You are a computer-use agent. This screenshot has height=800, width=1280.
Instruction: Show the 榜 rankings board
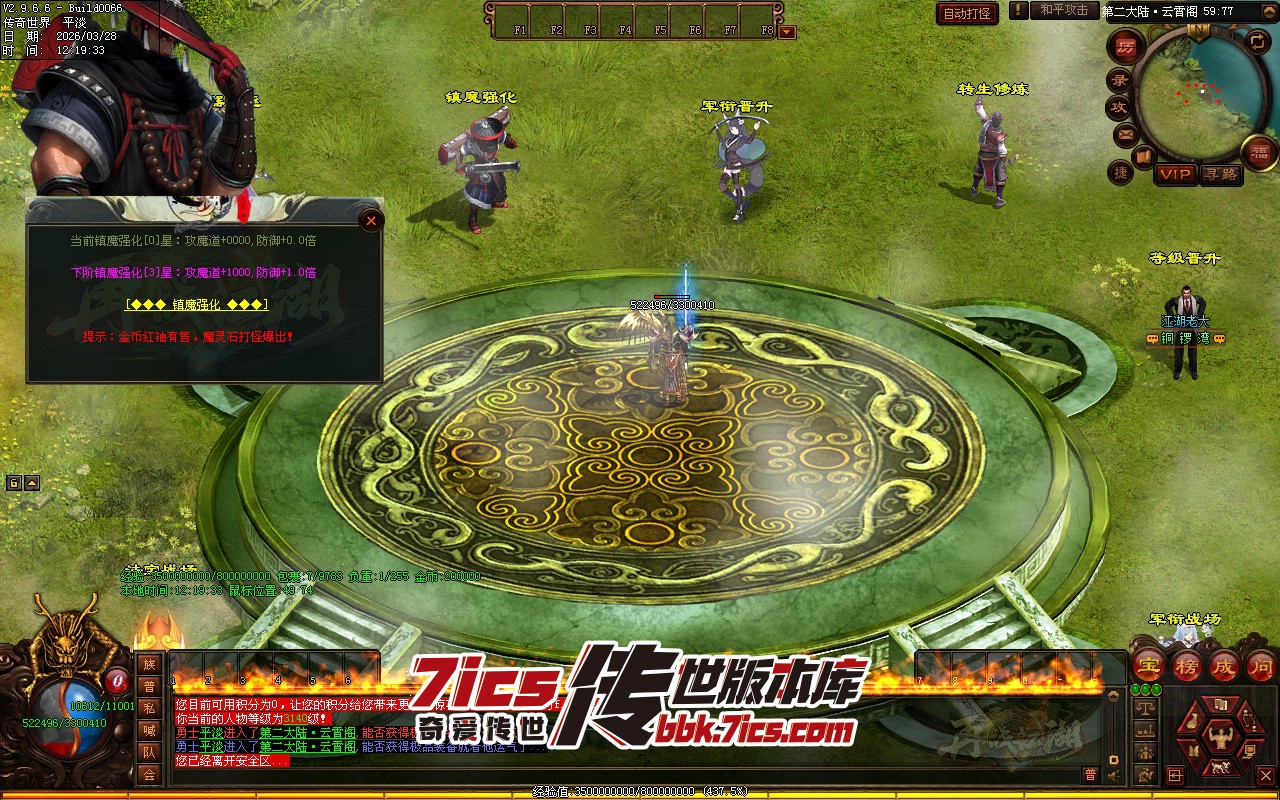[1187, 665]
